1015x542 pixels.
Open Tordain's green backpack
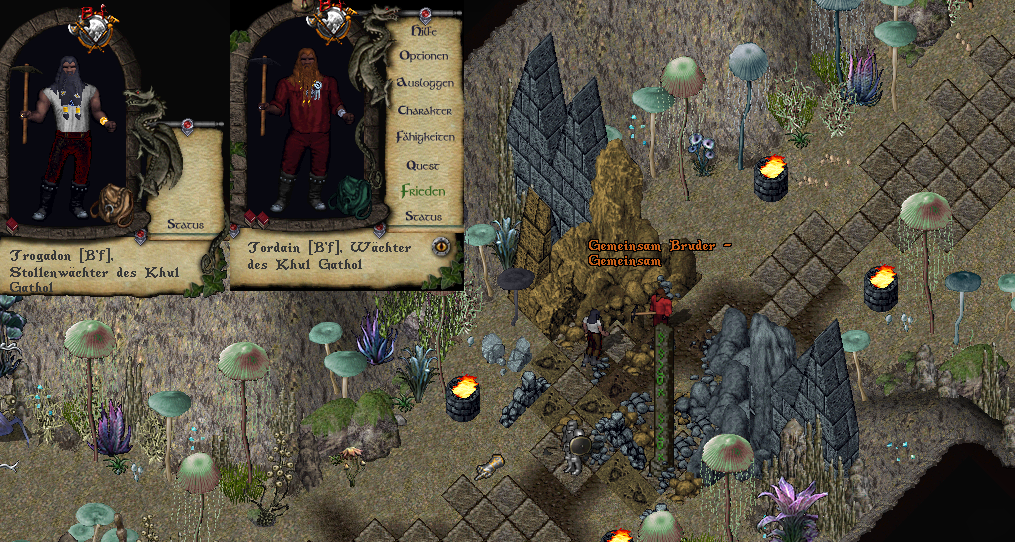(x=351, y=196)
